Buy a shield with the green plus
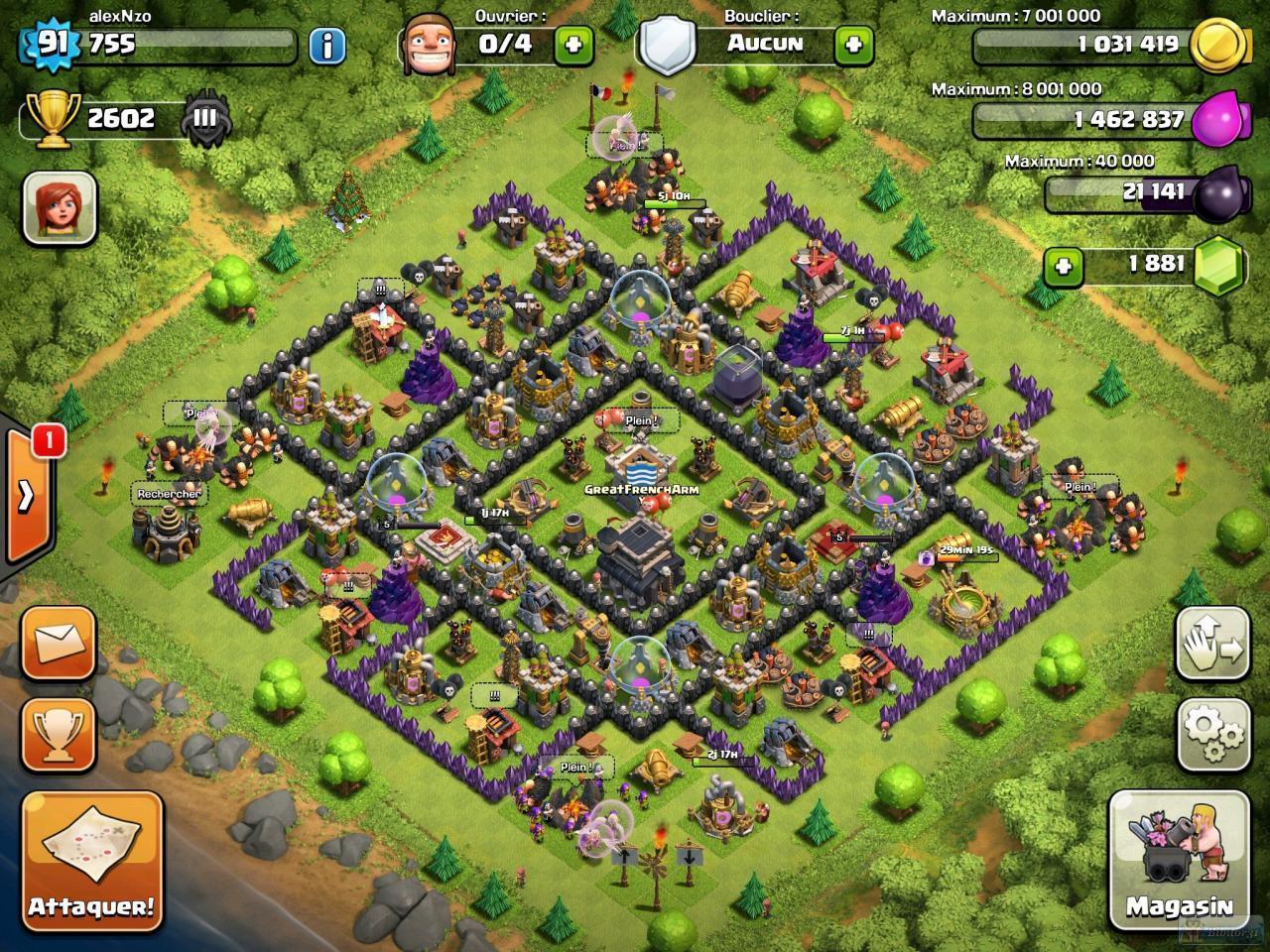 pos(853,45)
